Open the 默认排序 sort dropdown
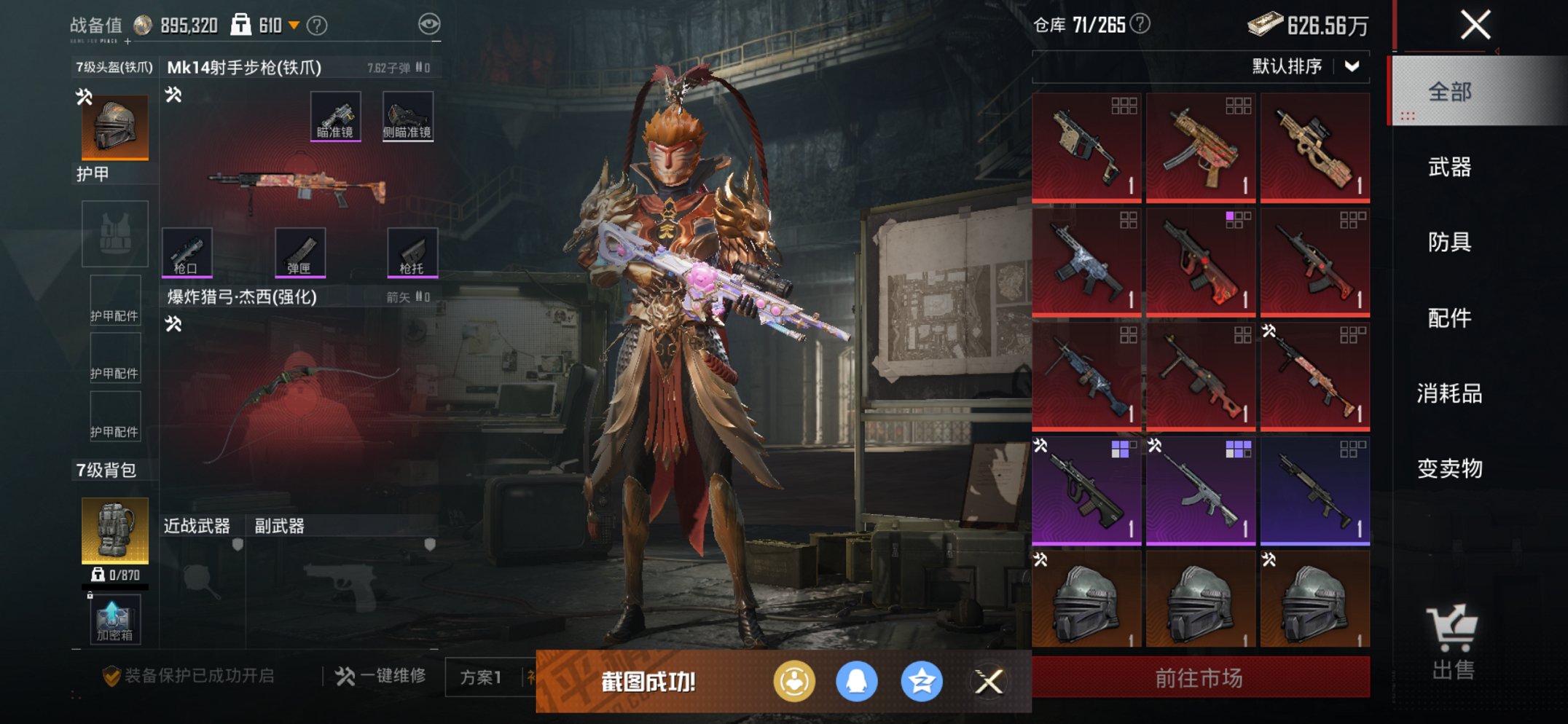The width and height of the screenshot is (1568, 724). click(x=1304, y=66)
